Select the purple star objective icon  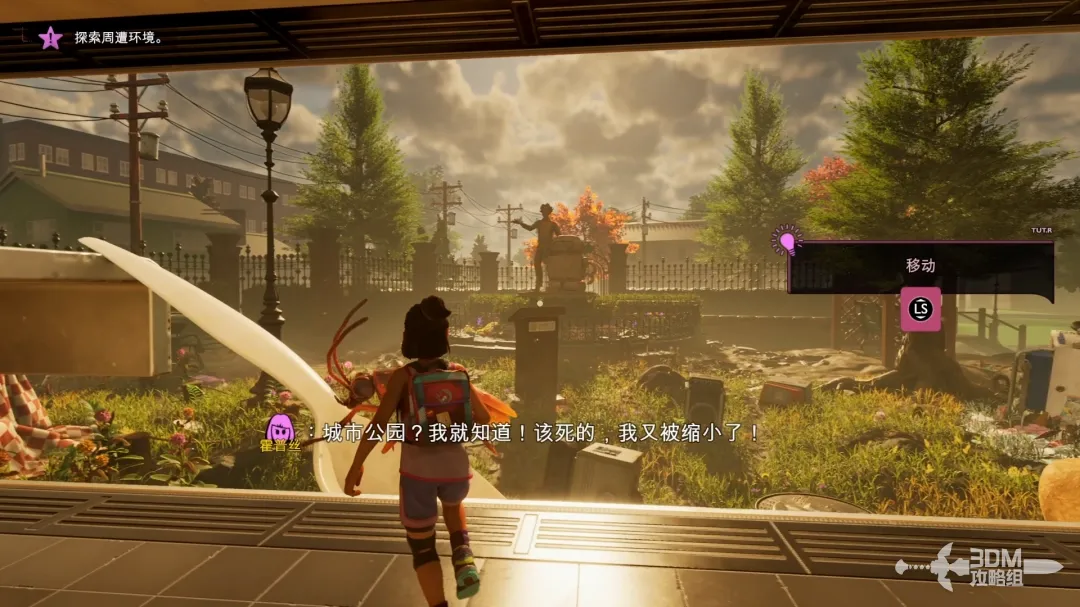pos(50,38)
